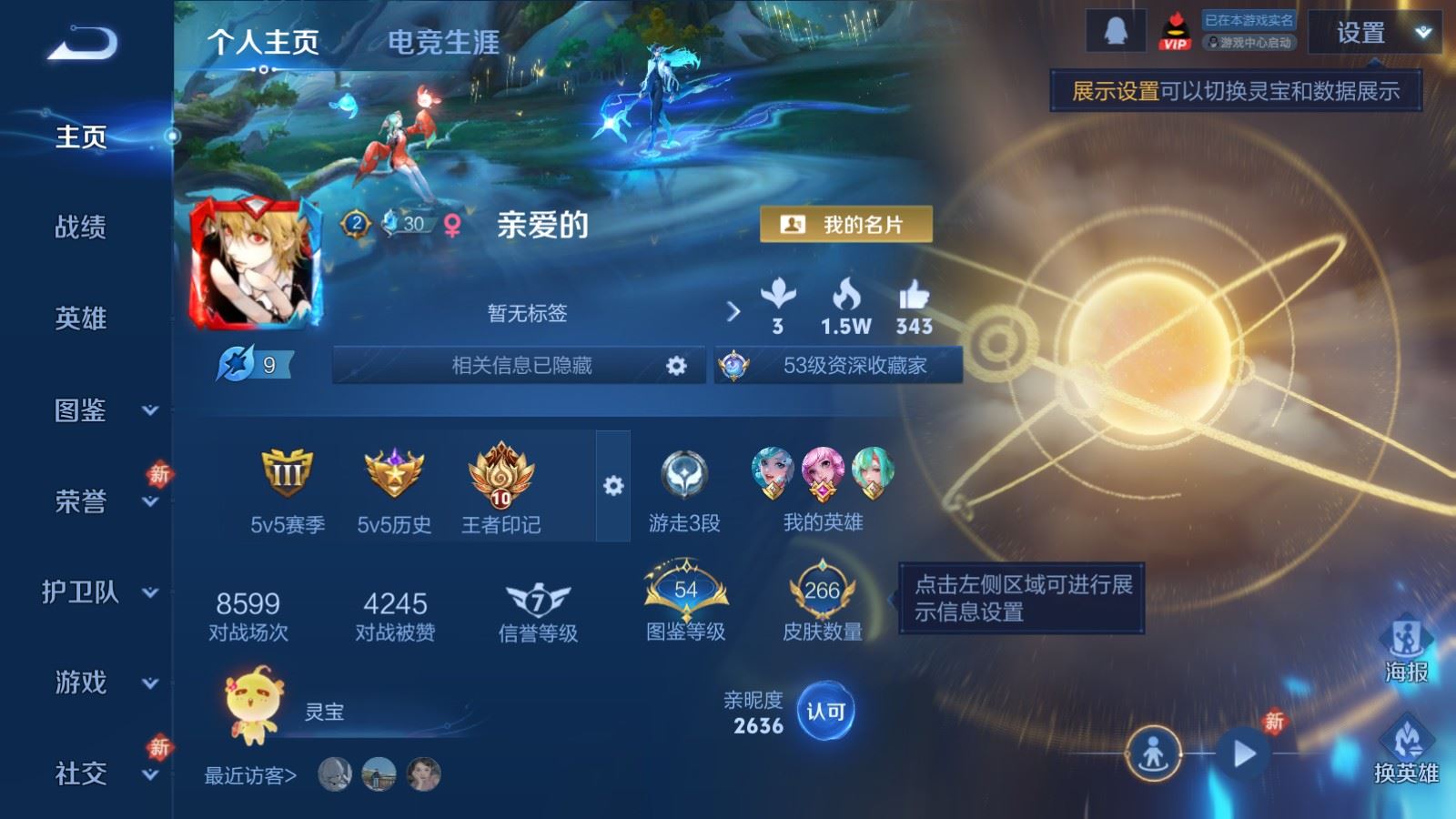Open the 我的名片 name card
Image resolution: width=1456 pixels, height=819 pixels.
848,221
